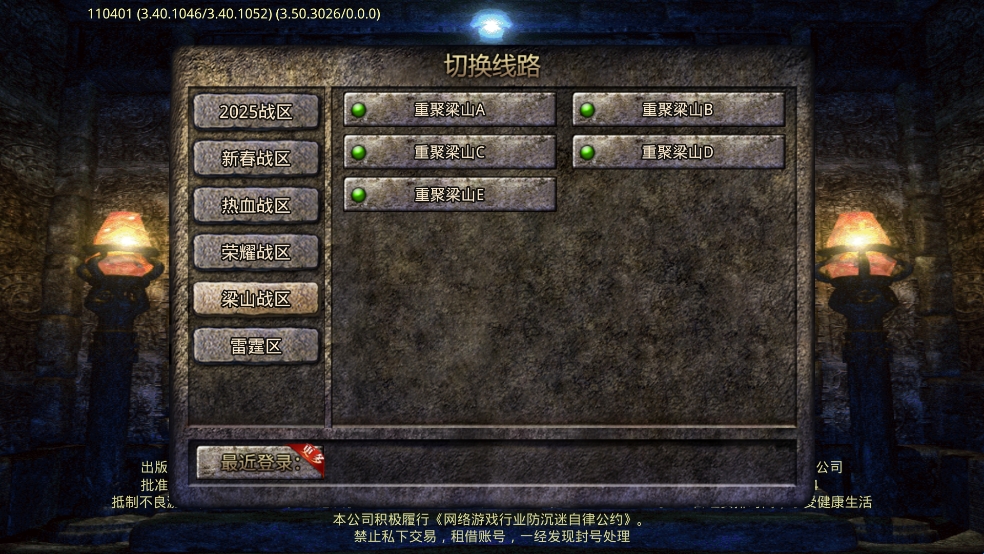Select the 梁山战区 zone tab
Screen dimensions: 984x554
(256, 298)
